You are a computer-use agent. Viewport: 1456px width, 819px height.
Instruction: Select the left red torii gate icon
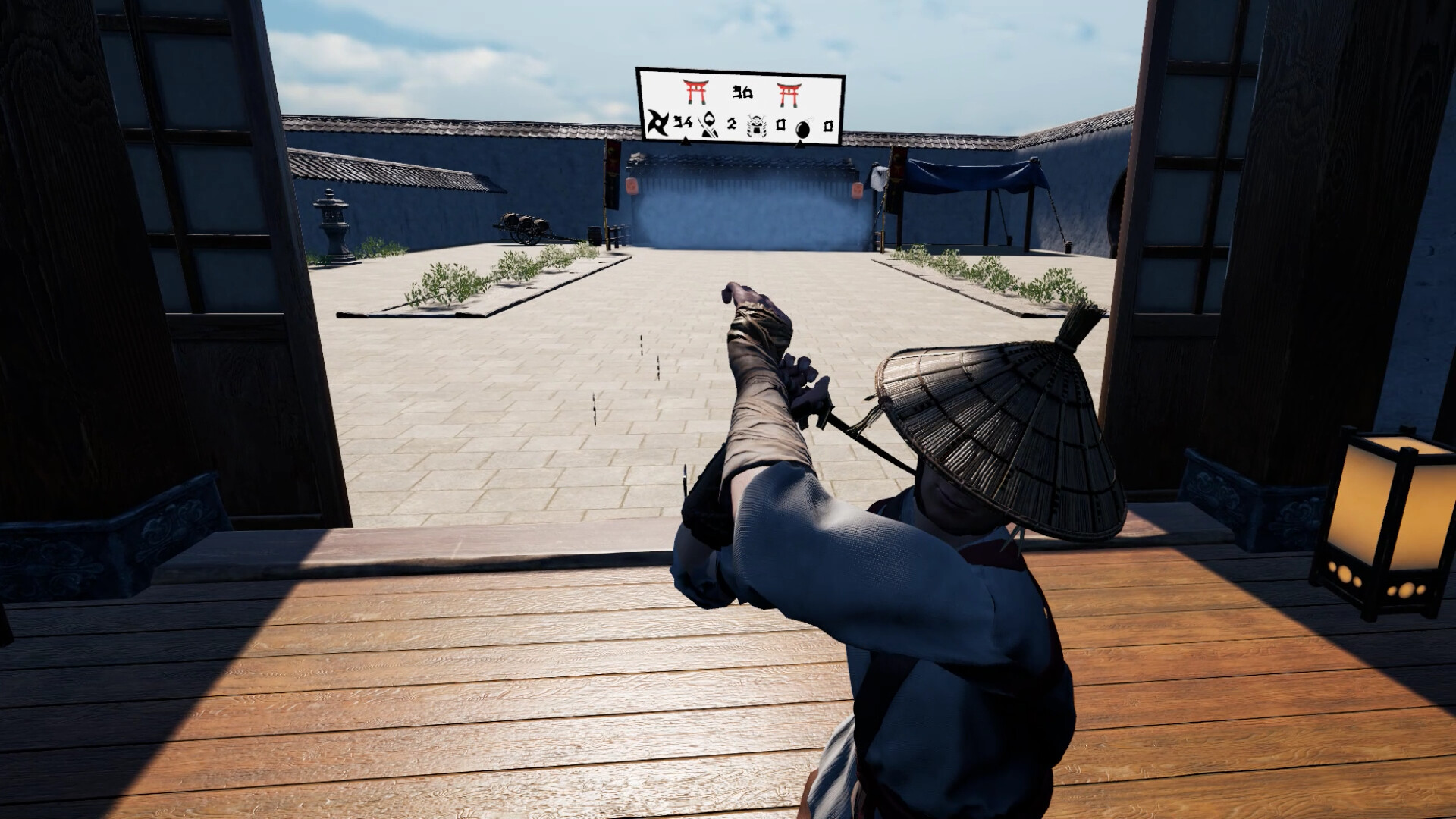695,92
